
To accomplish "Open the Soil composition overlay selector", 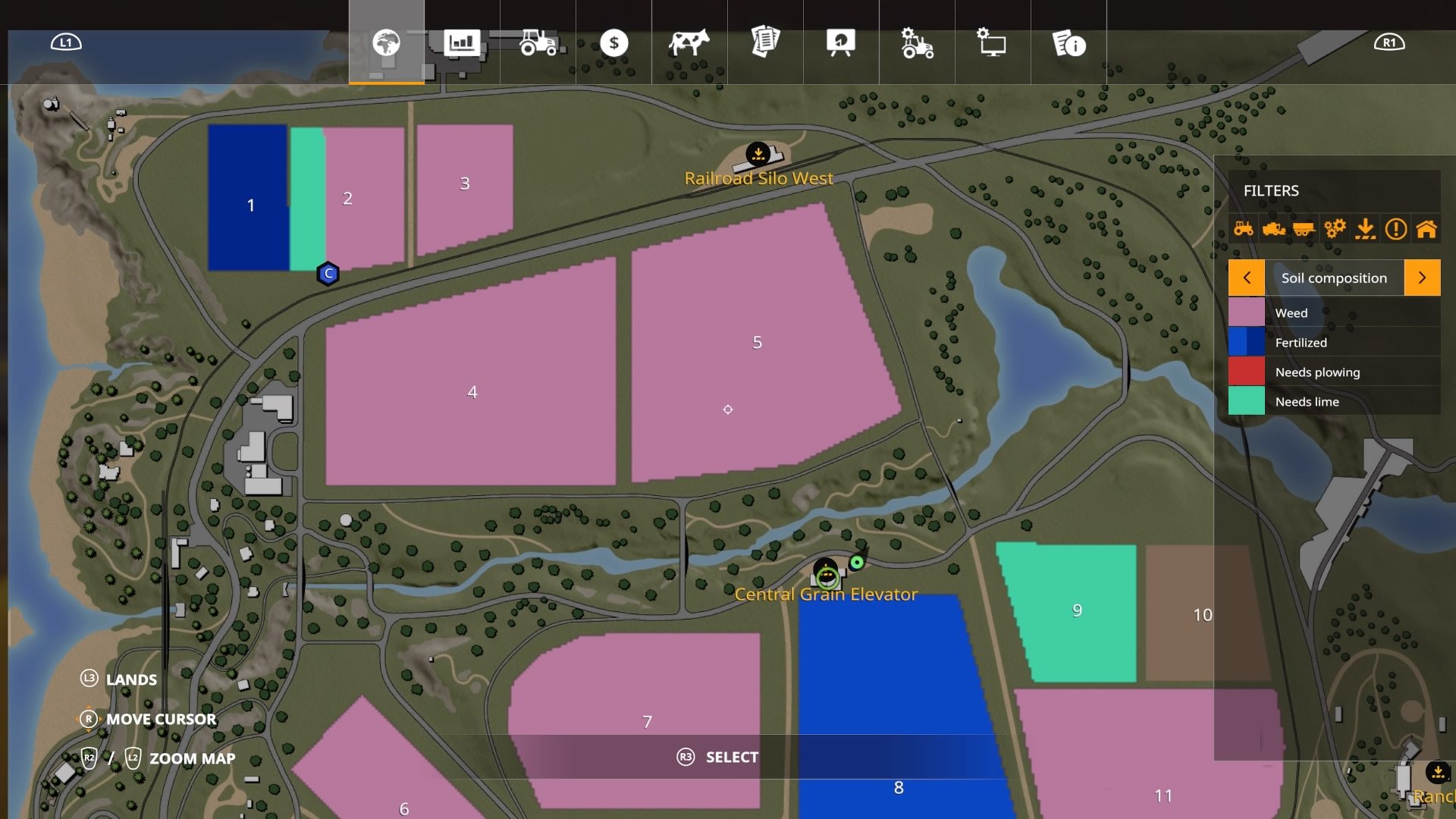I will [x=1335, y=278].
